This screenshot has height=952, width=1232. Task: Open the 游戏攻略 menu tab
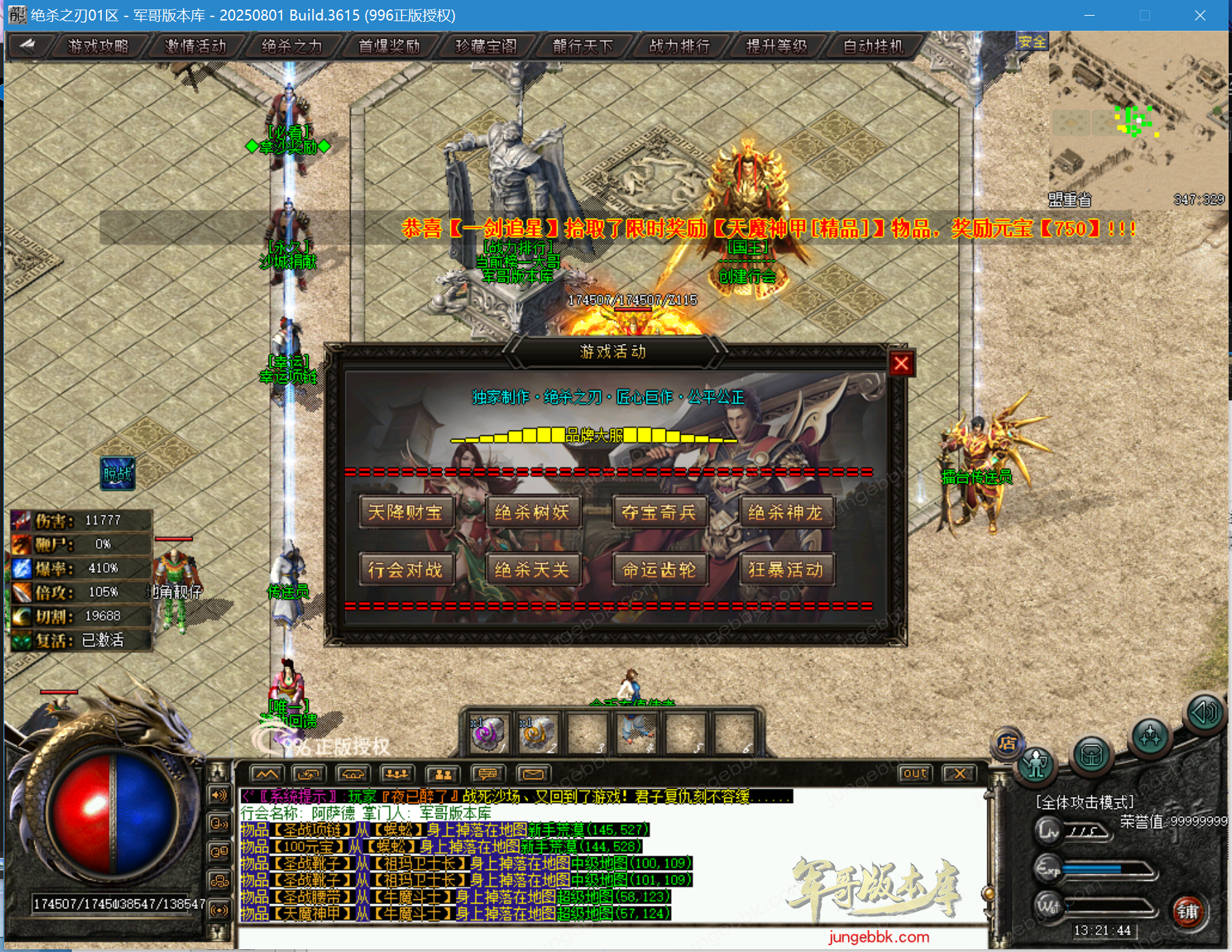[x=97, y=46]
